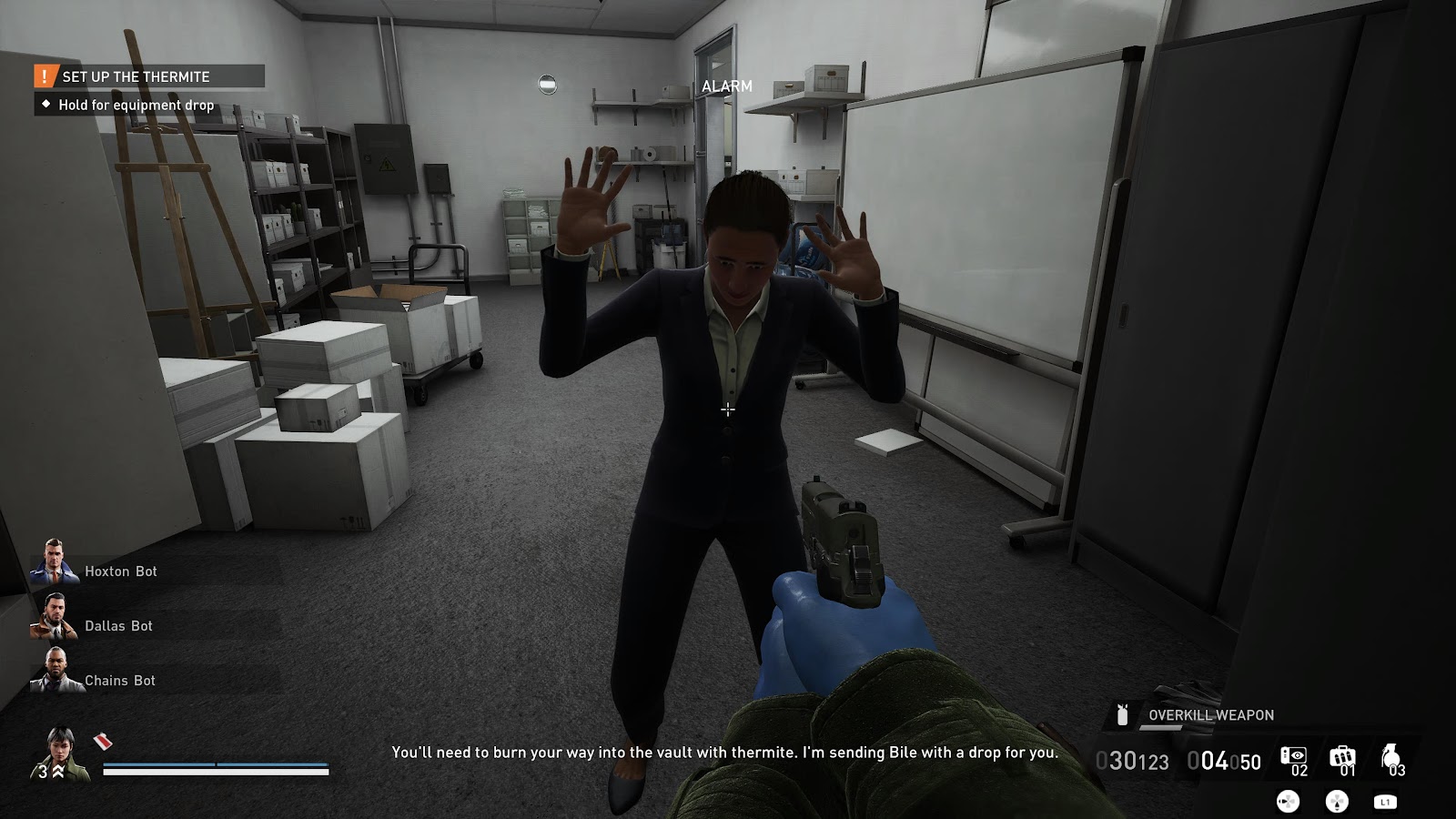
Task: Click the Hoxton Bot teammate portrait
Action: coord(54,562)
